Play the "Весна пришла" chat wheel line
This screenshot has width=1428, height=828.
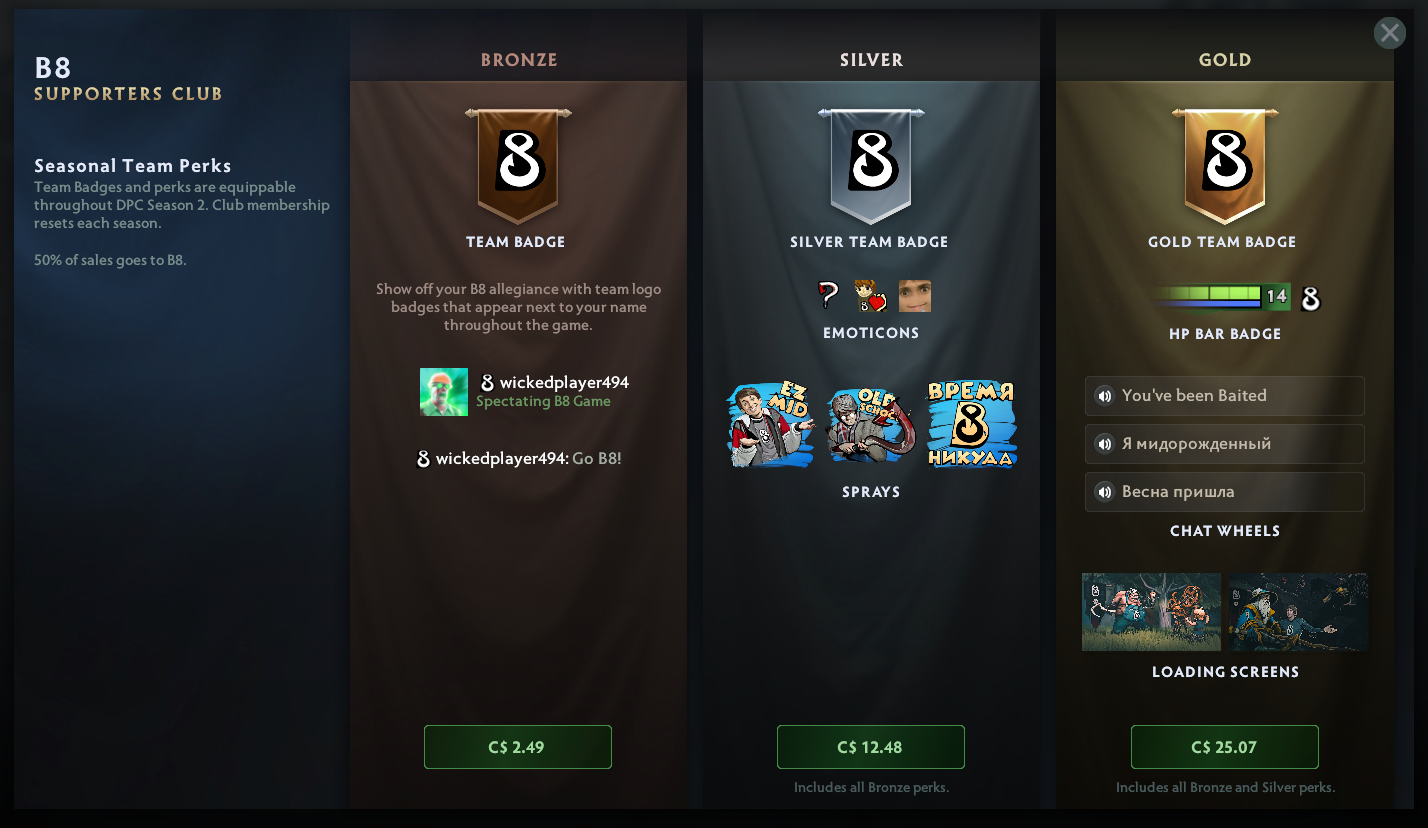1105,492
